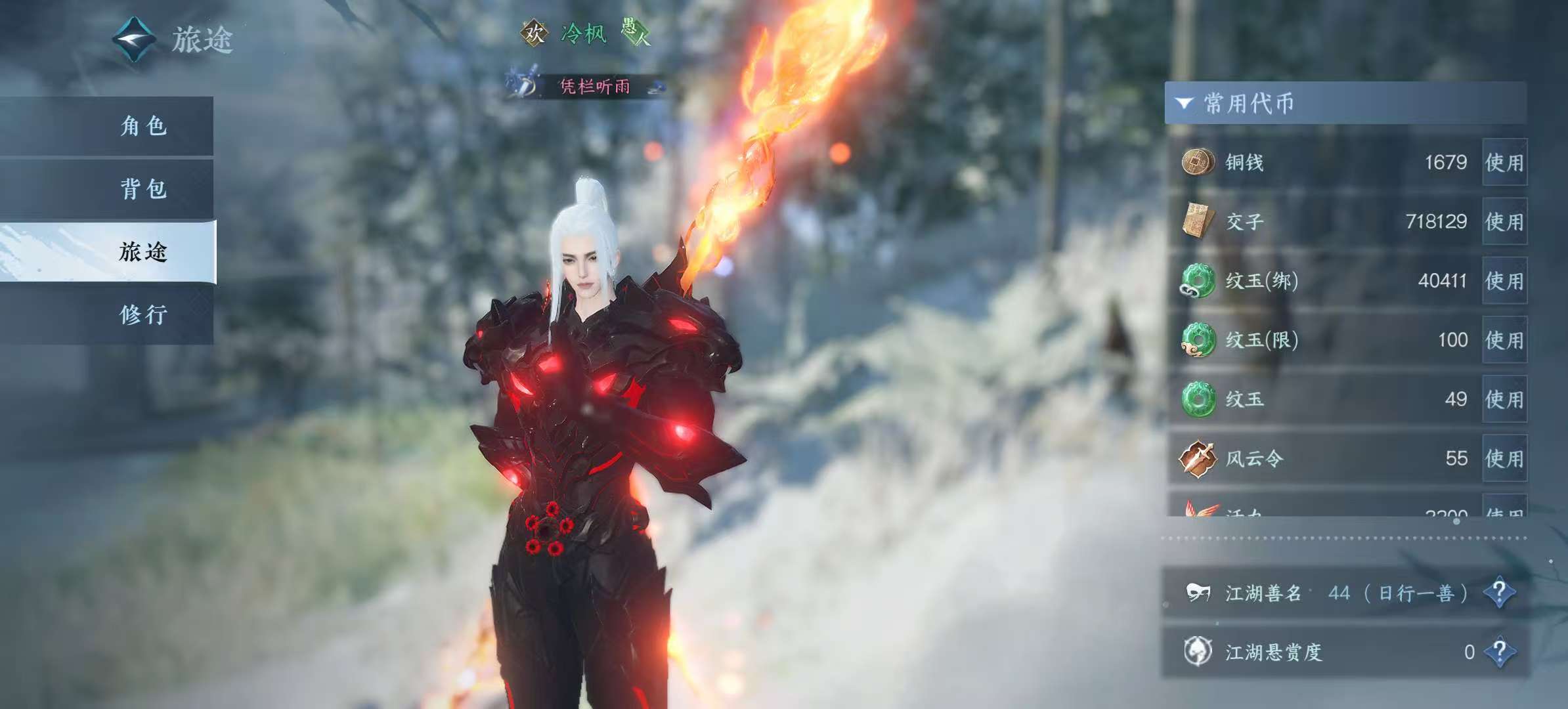Screen dimensions: 1568x709
Task: Collapse the 常用代币 section header
Action: point(1184,103)
